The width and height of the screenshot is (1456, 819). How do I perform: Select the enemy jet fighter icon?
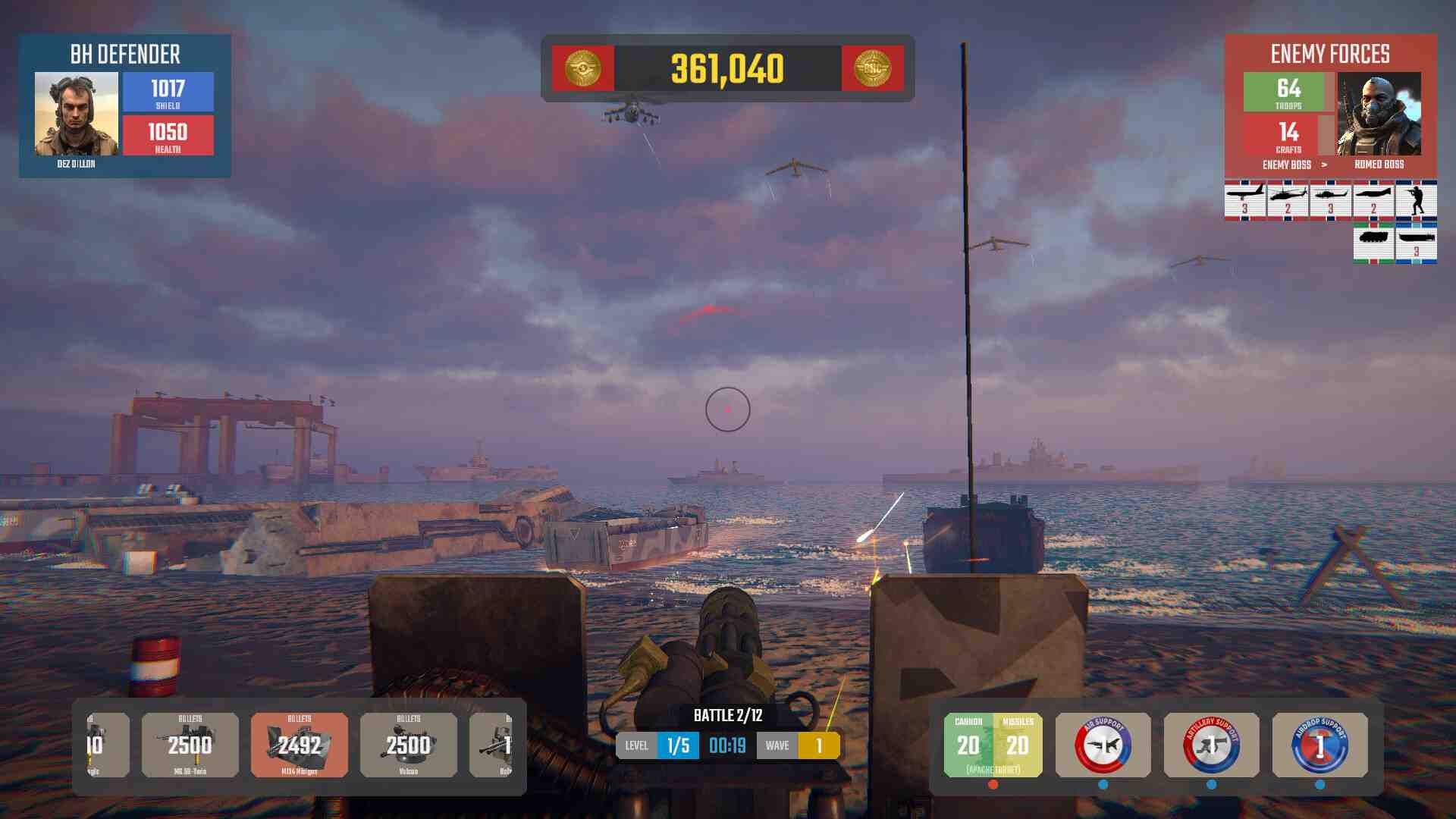click(1373, 199)
